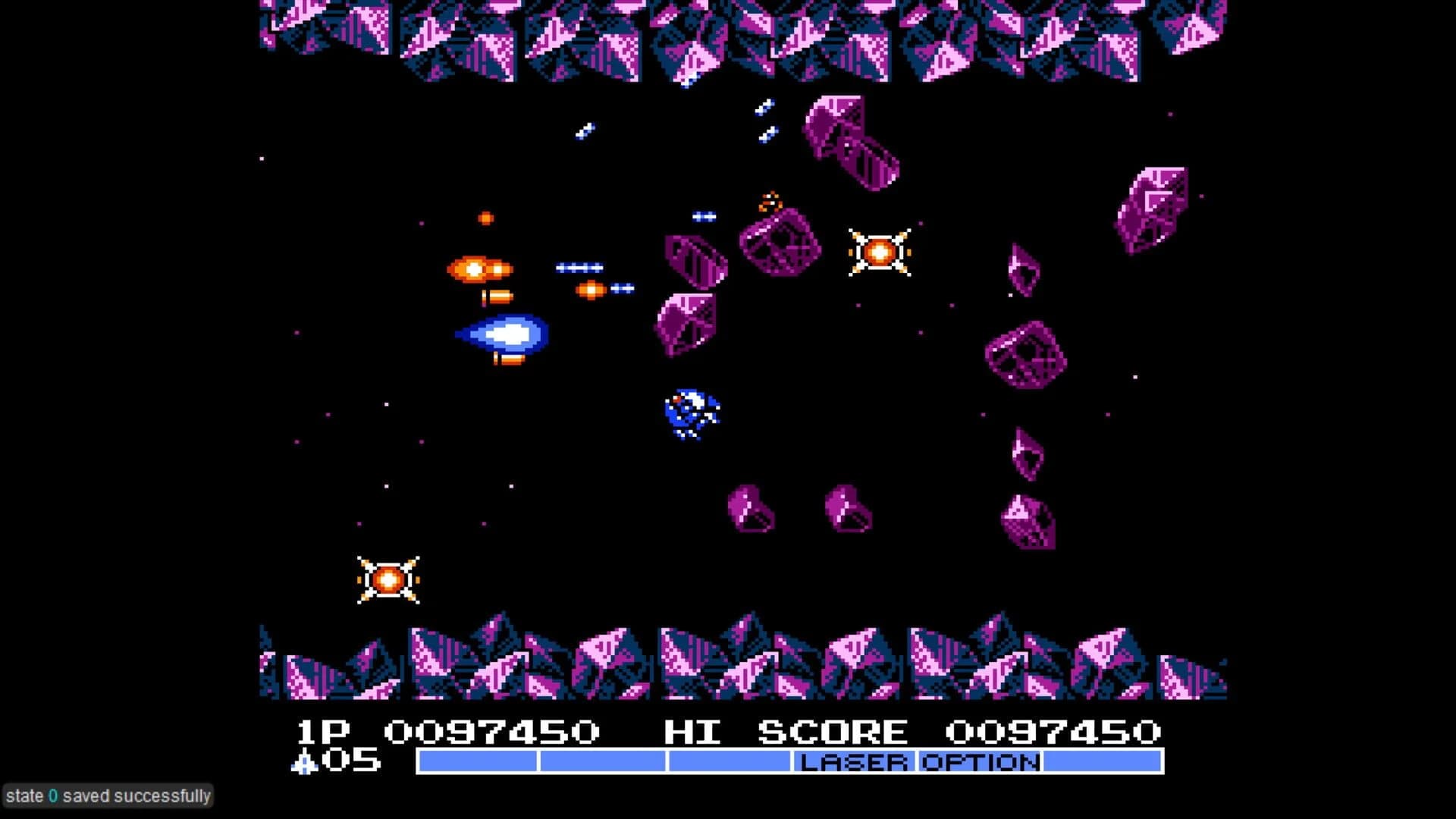Select the small ship icon beside lives counter
The image size is (1456, 819).
[303, 764]
